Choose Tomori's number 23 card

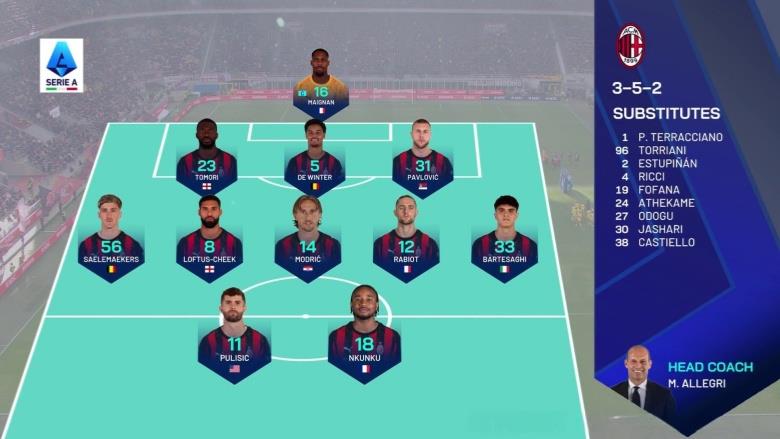(206, 158)
